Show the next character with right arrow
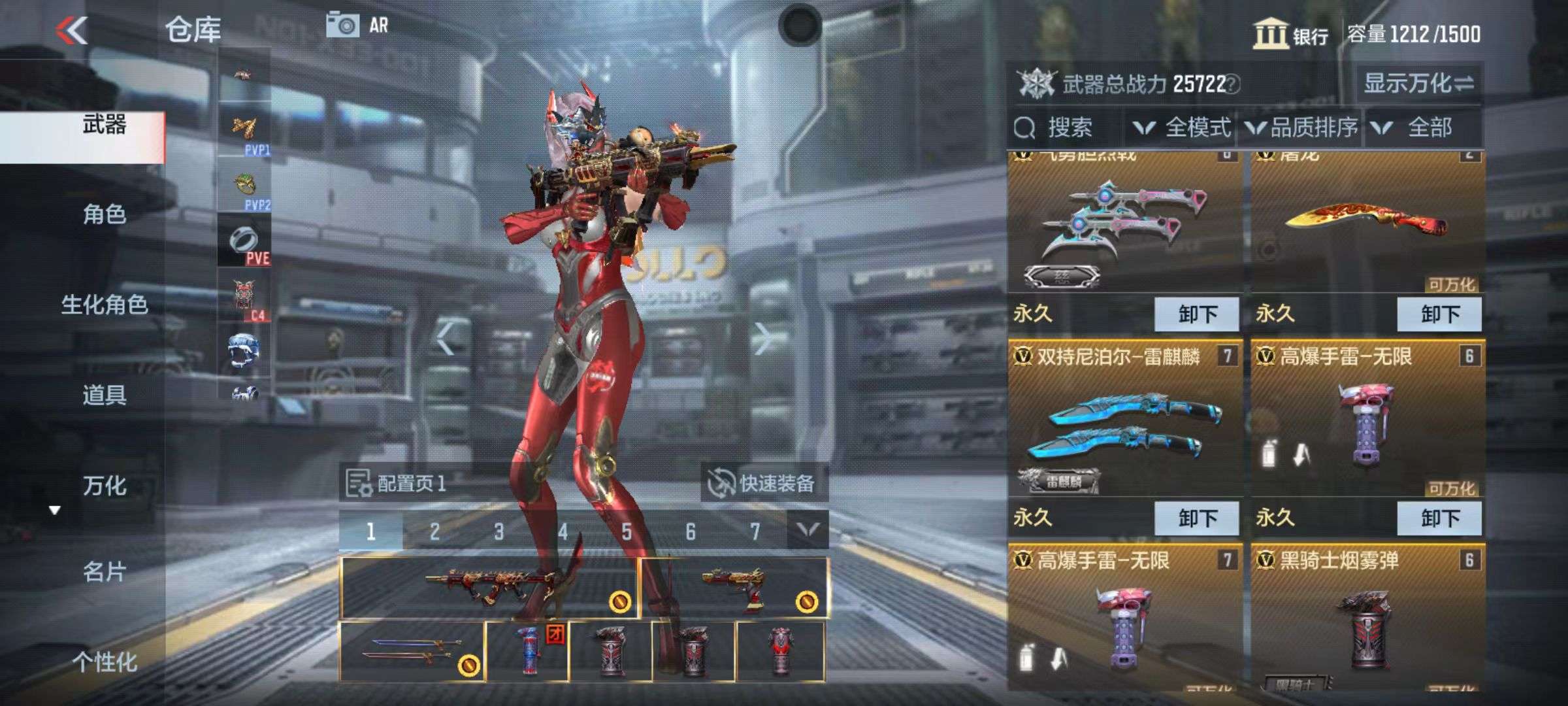 762,339
